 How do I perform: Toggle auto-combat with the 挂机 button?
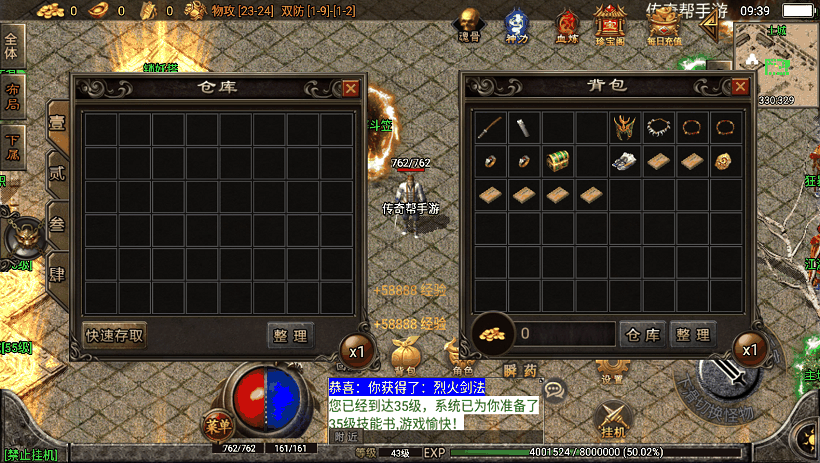click(614, 418)
